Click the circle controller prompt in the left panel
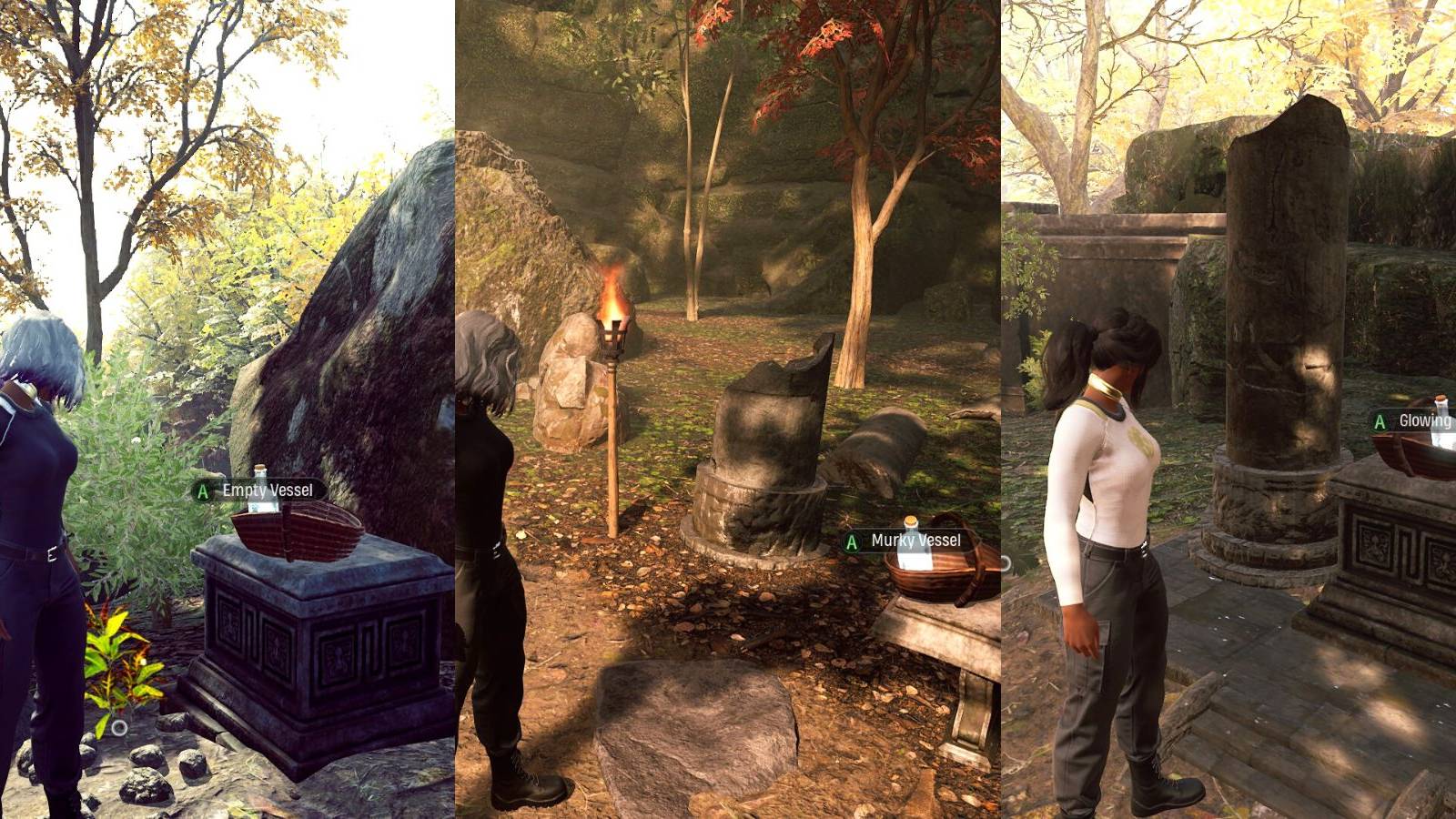The height and width of the screenshot is (819, 1456). click(117, 726)
